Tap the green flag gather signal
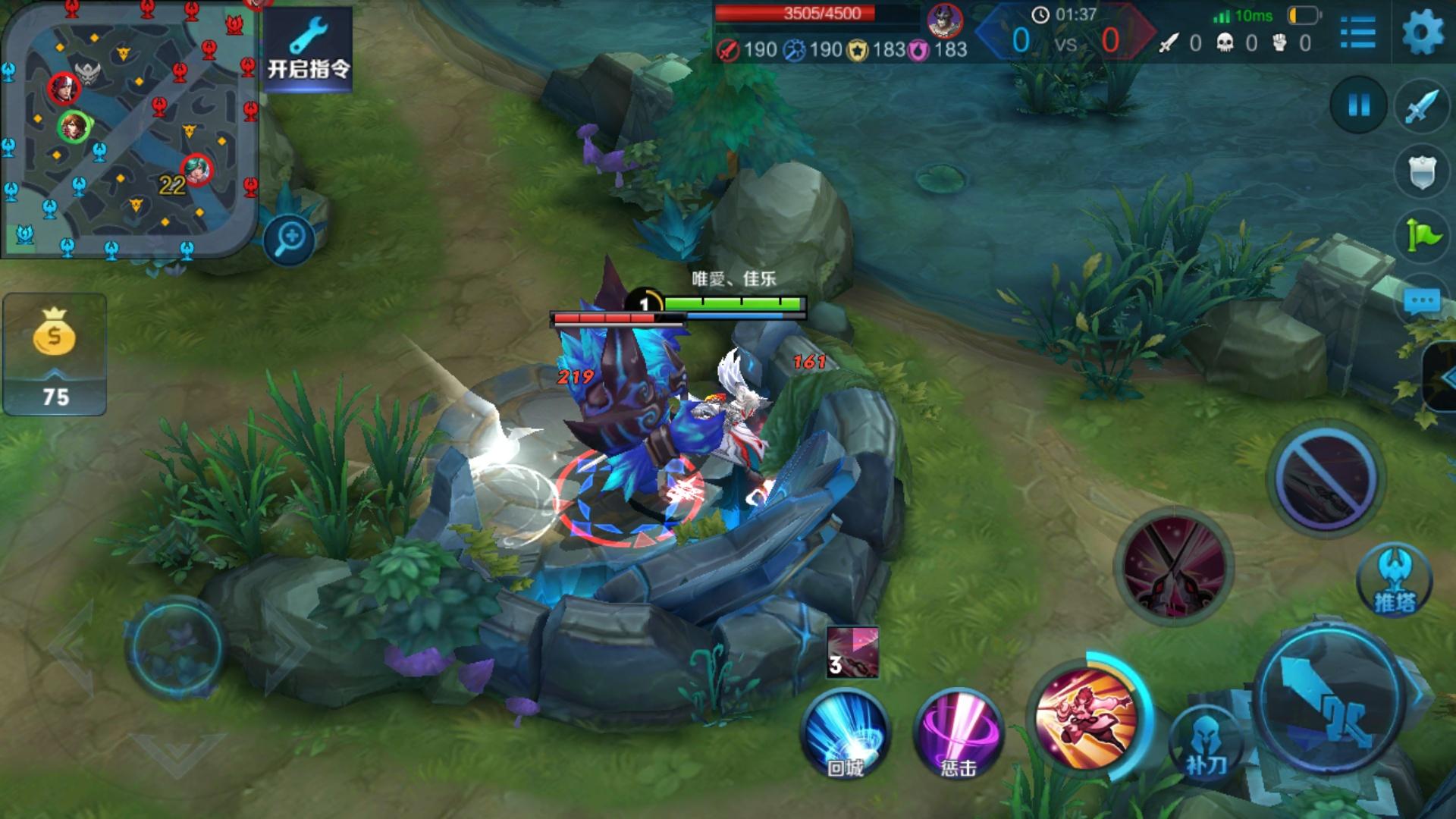The image size is (1456, 819). pyautogui.click(x=1421, y=236)
